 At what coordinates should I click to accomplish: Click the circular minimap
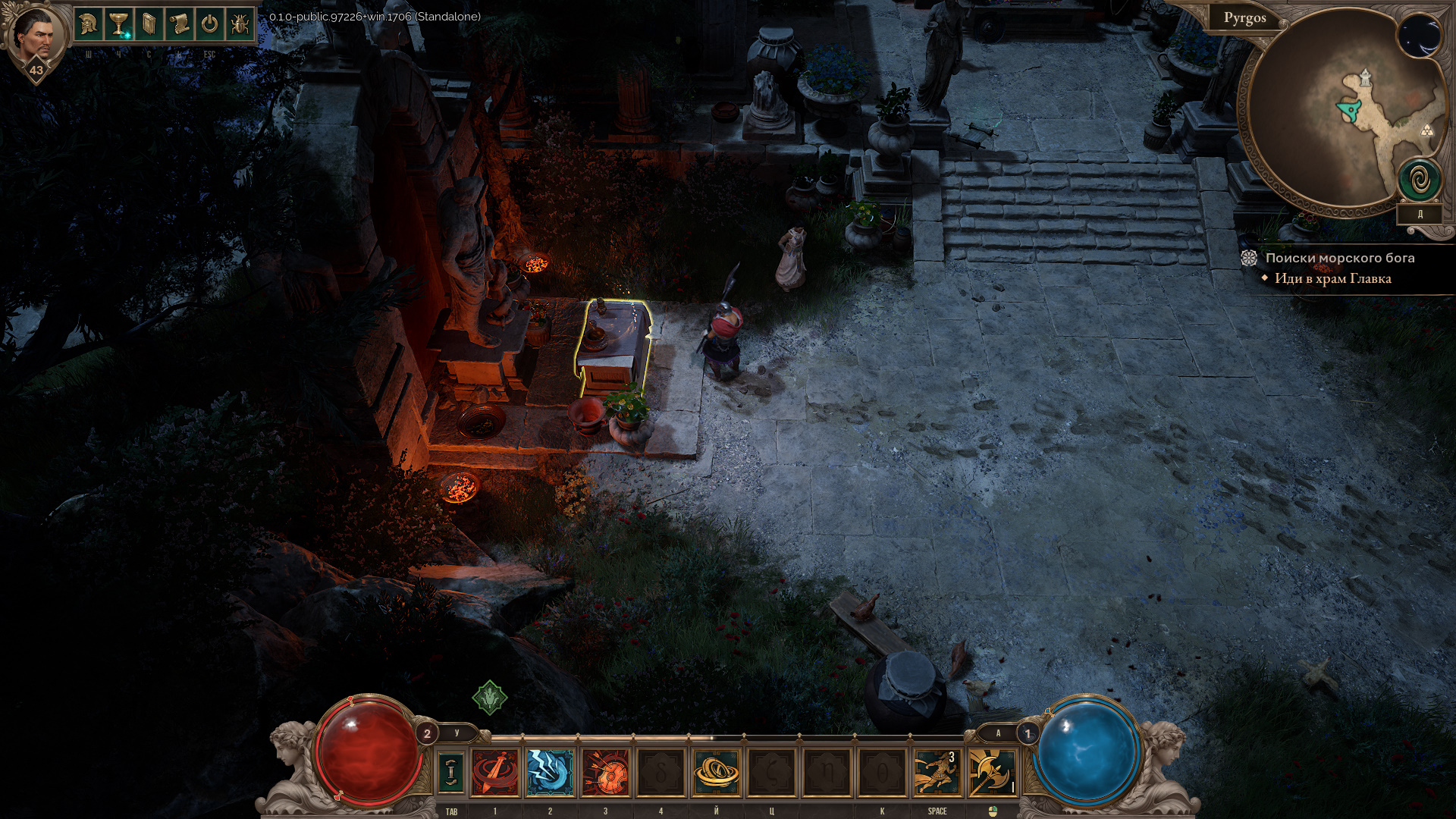pos(1335,114)
